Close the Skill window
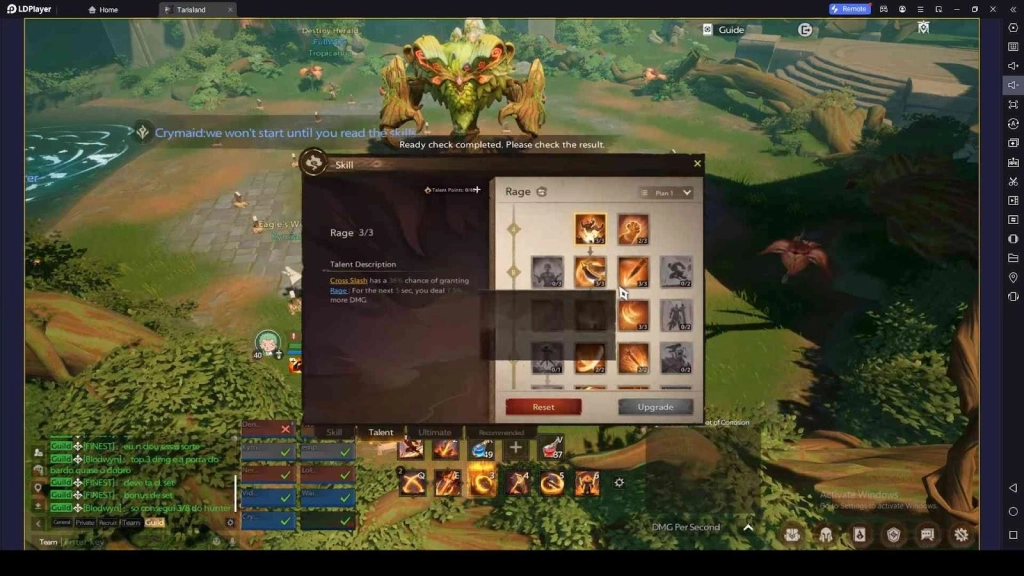This screenshot has height=576, width=1024. pos(697,163)
